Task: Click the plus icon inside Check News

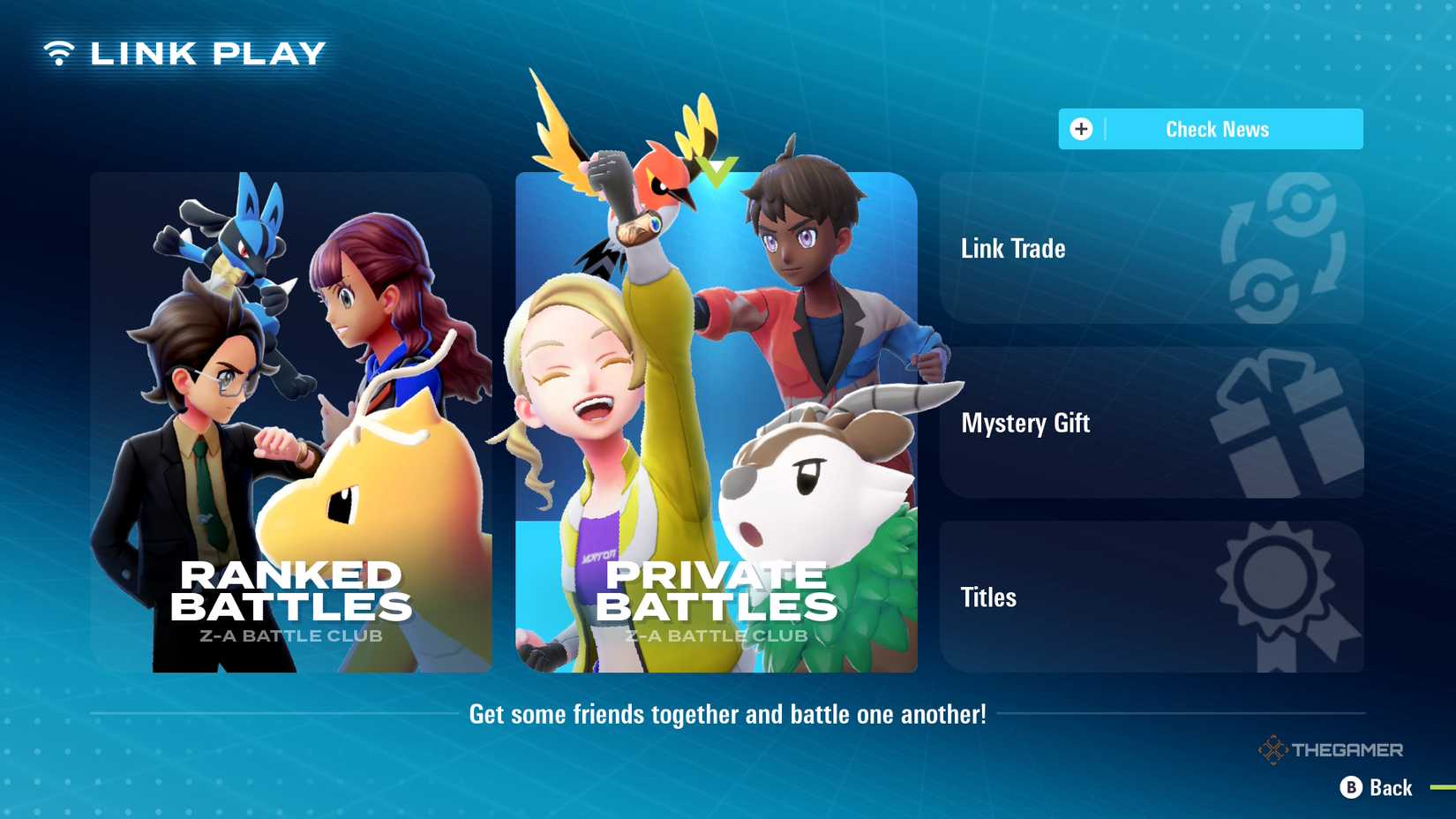Action: [x=1080, y=128]
